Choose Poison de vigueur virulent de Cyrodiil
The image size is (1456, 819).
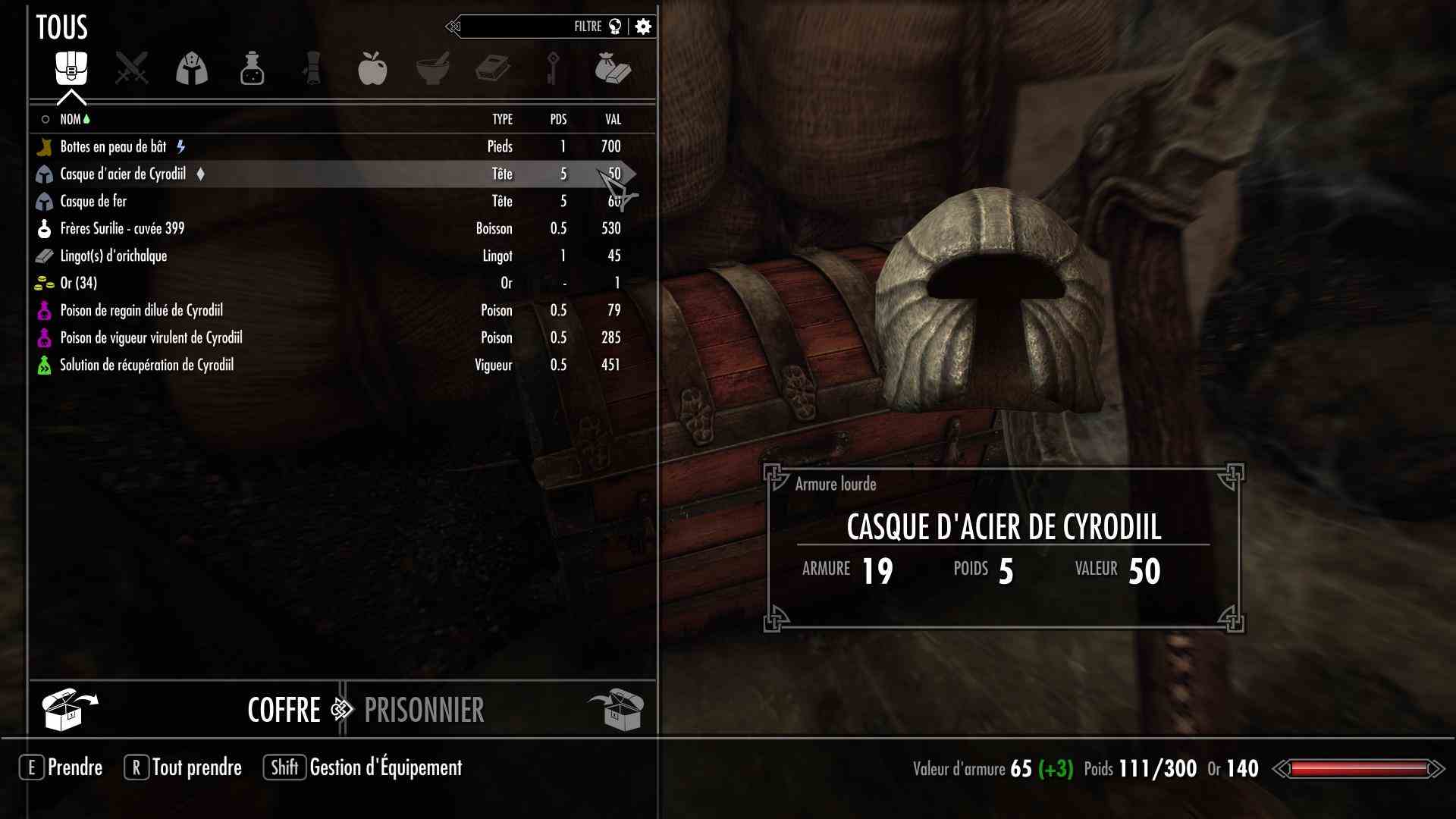pos(151,338)
